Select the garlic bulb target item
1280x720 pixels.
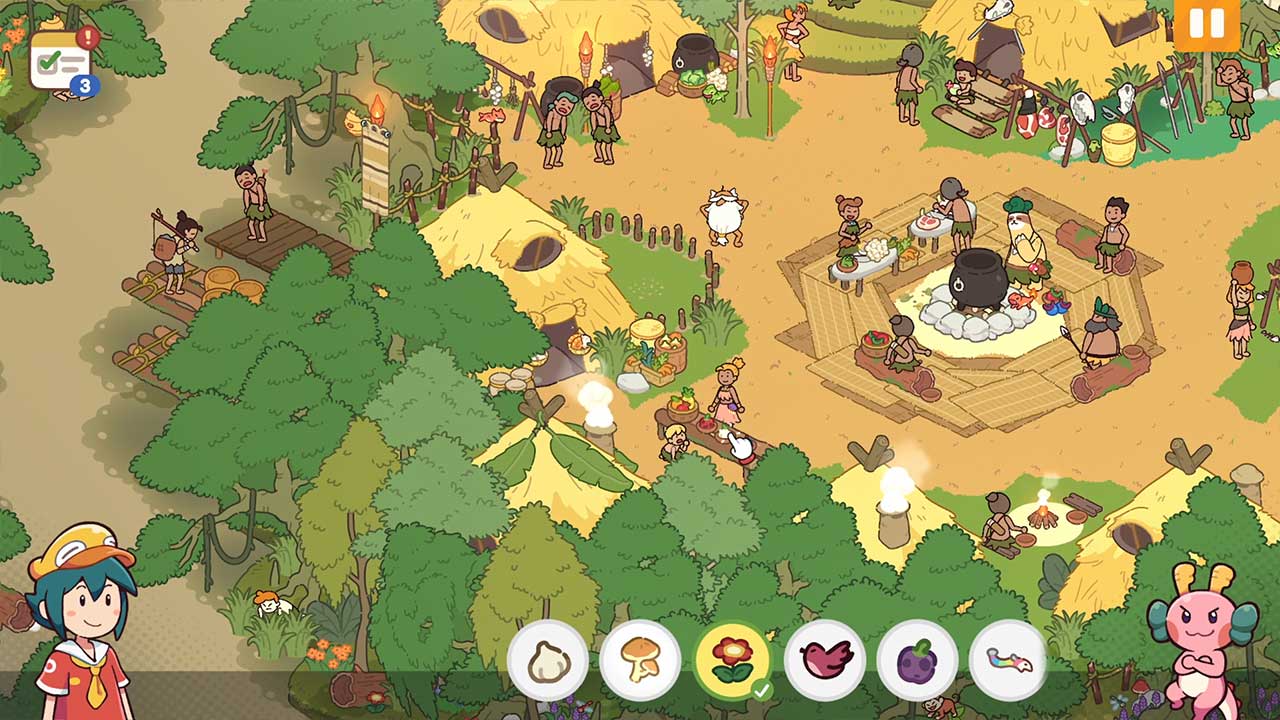click(547, 660)
